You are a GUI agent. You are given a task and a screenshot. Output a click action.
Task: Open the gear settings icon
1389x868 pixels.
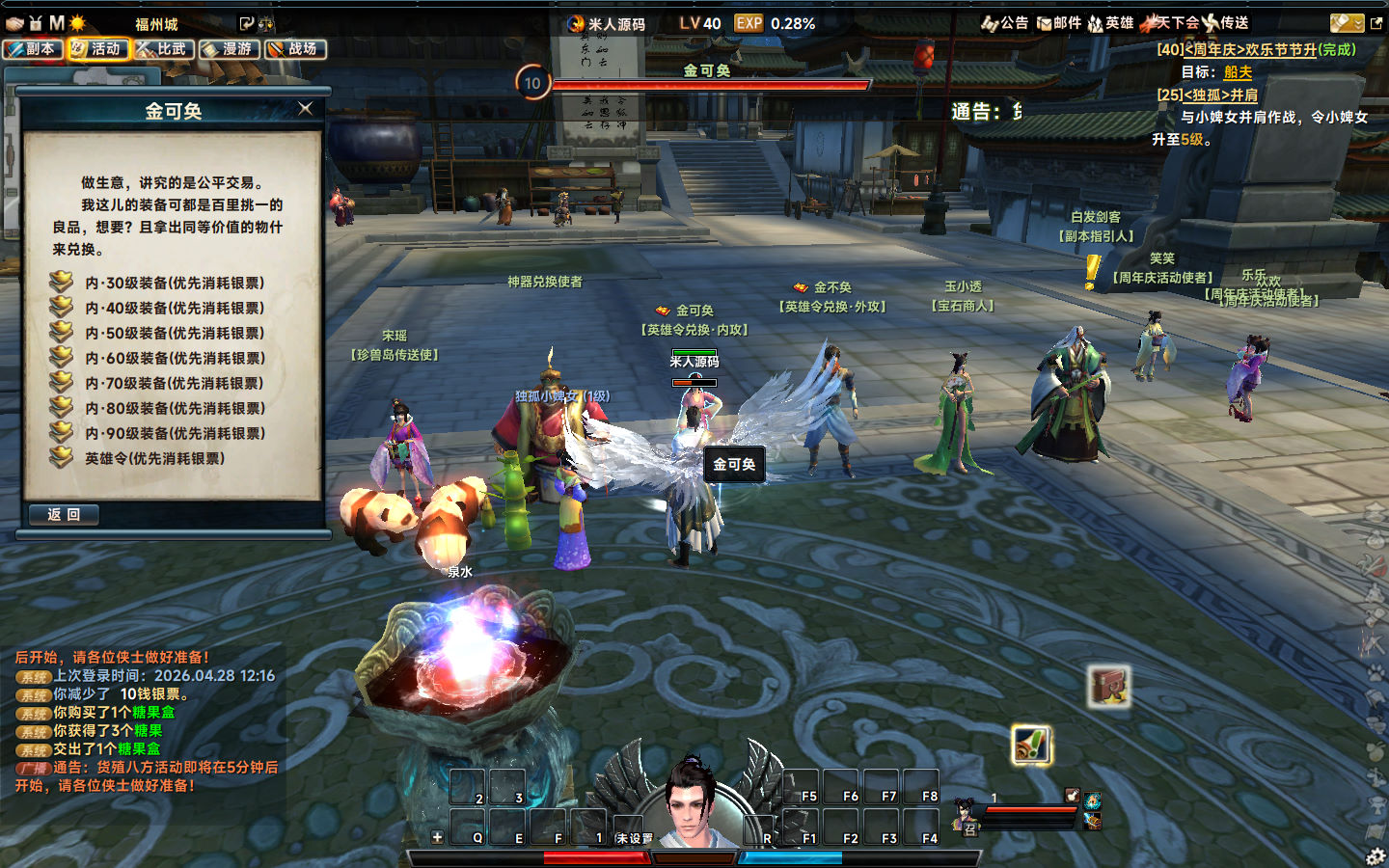pos(1375,855)
